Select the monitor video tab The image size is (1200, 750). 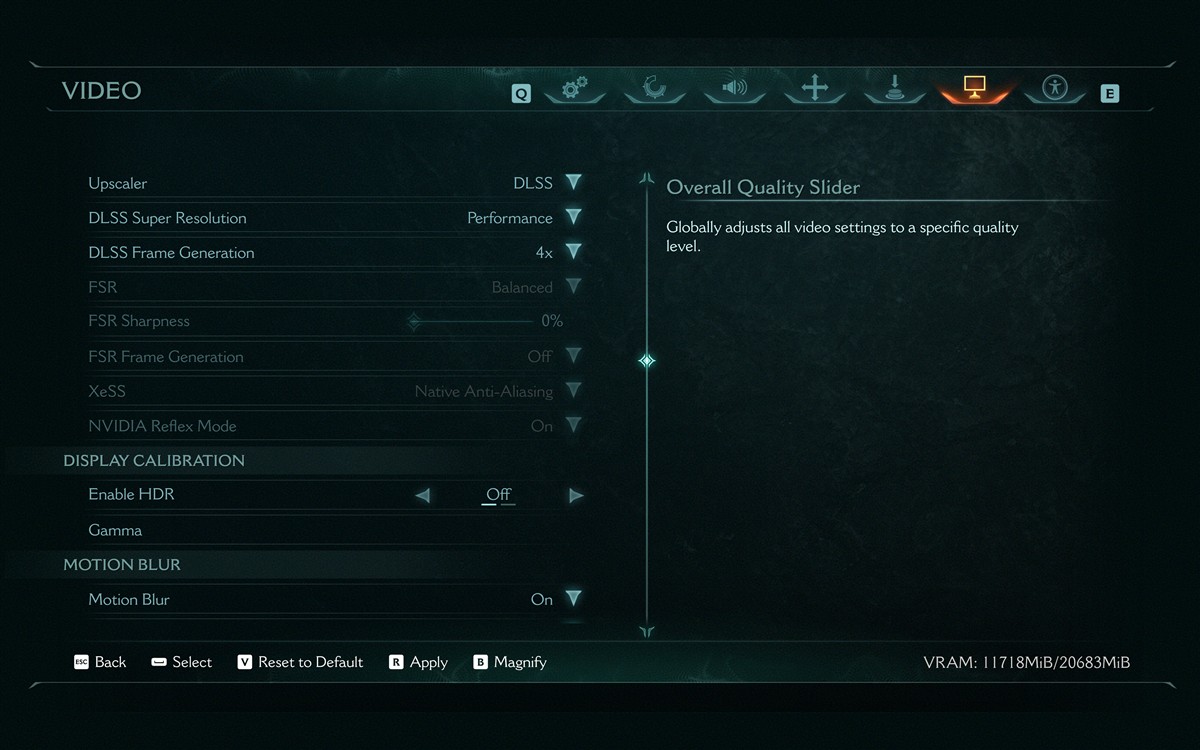(975, 88)
